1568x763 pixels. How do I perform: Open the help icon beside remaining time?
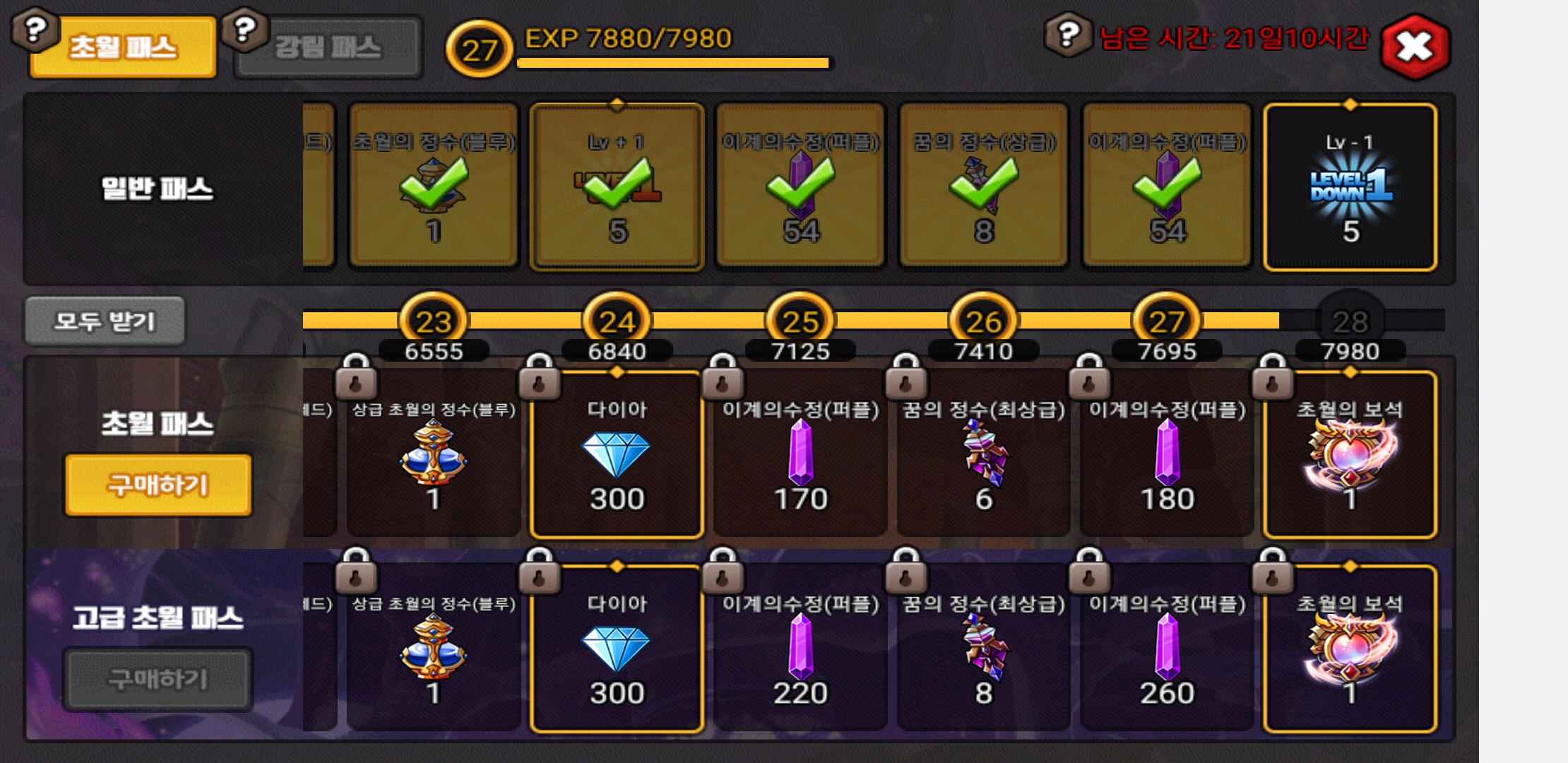(1068, 34)
